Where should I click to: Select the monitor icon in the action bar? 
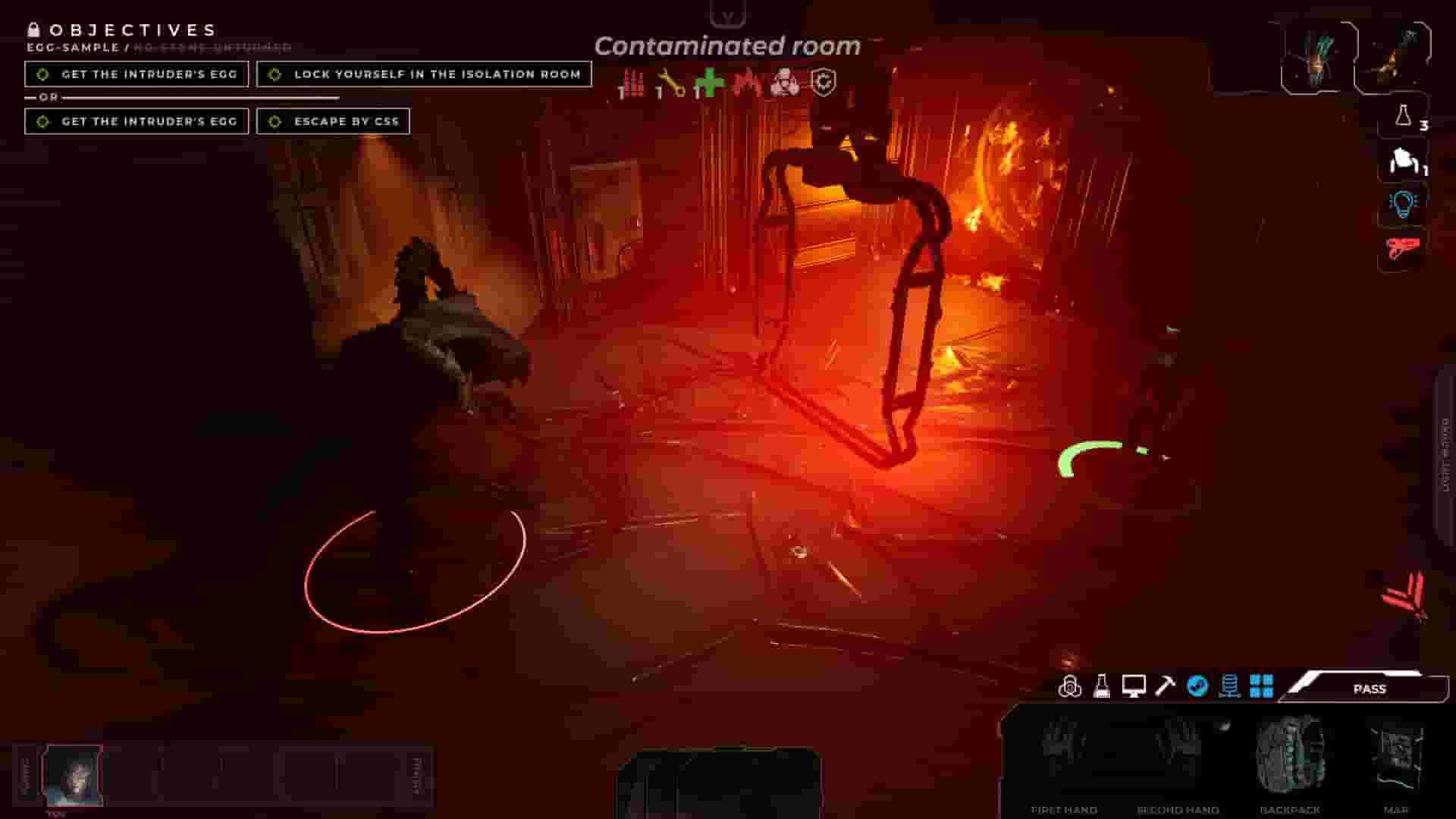[x=1134, y=686]
